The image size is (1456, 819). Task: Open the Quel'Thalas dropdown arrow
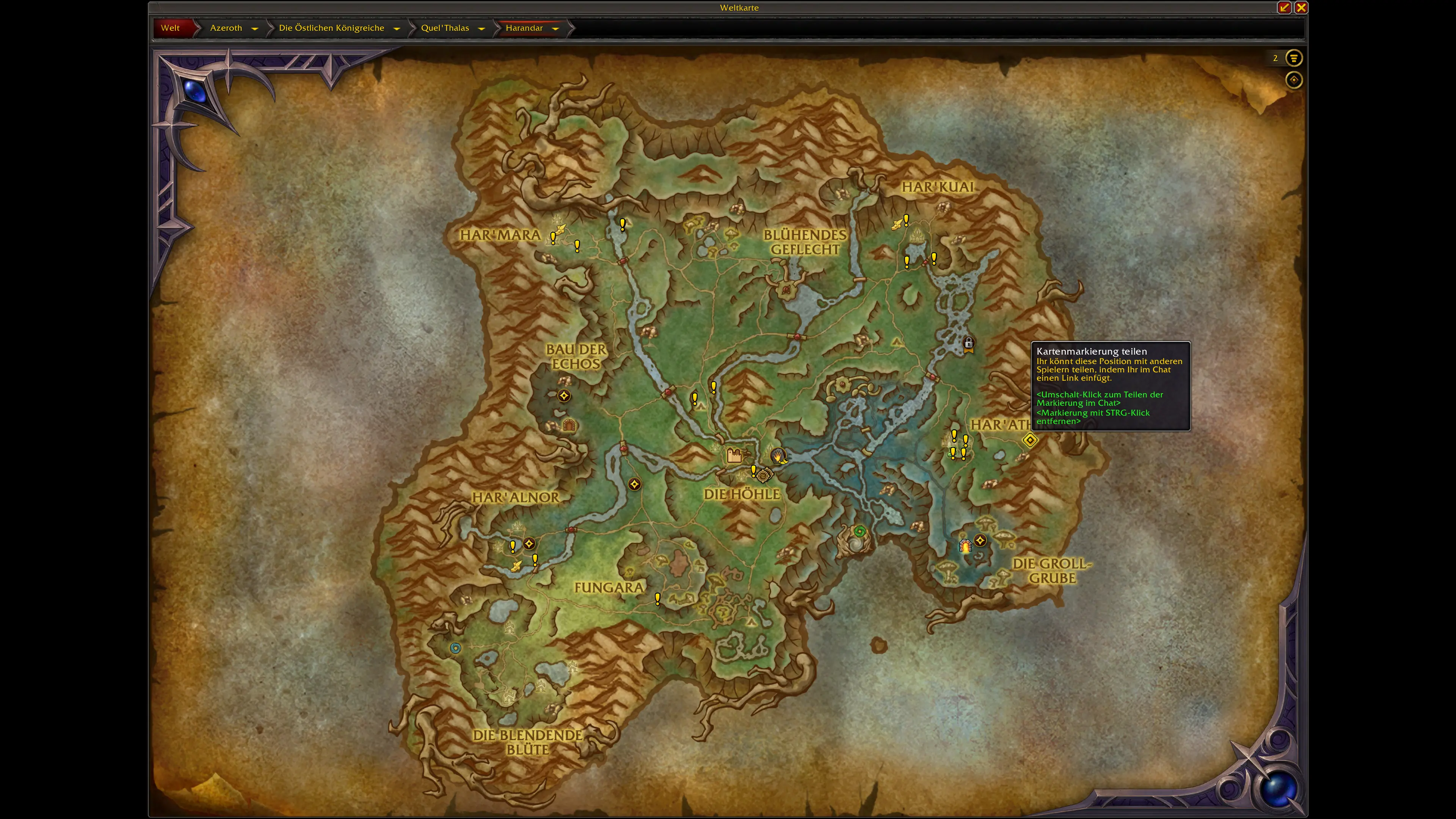pos(482,28)
